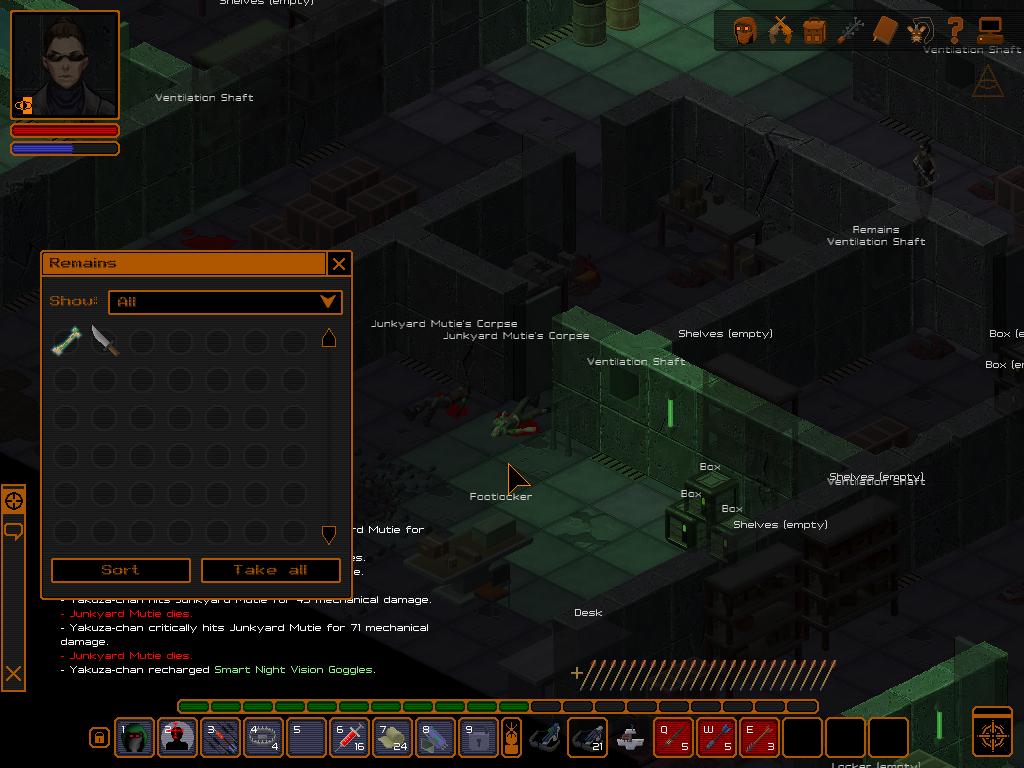Take all items from the Remains
The width and height of the screenshot is (1024, 768).
270,570
